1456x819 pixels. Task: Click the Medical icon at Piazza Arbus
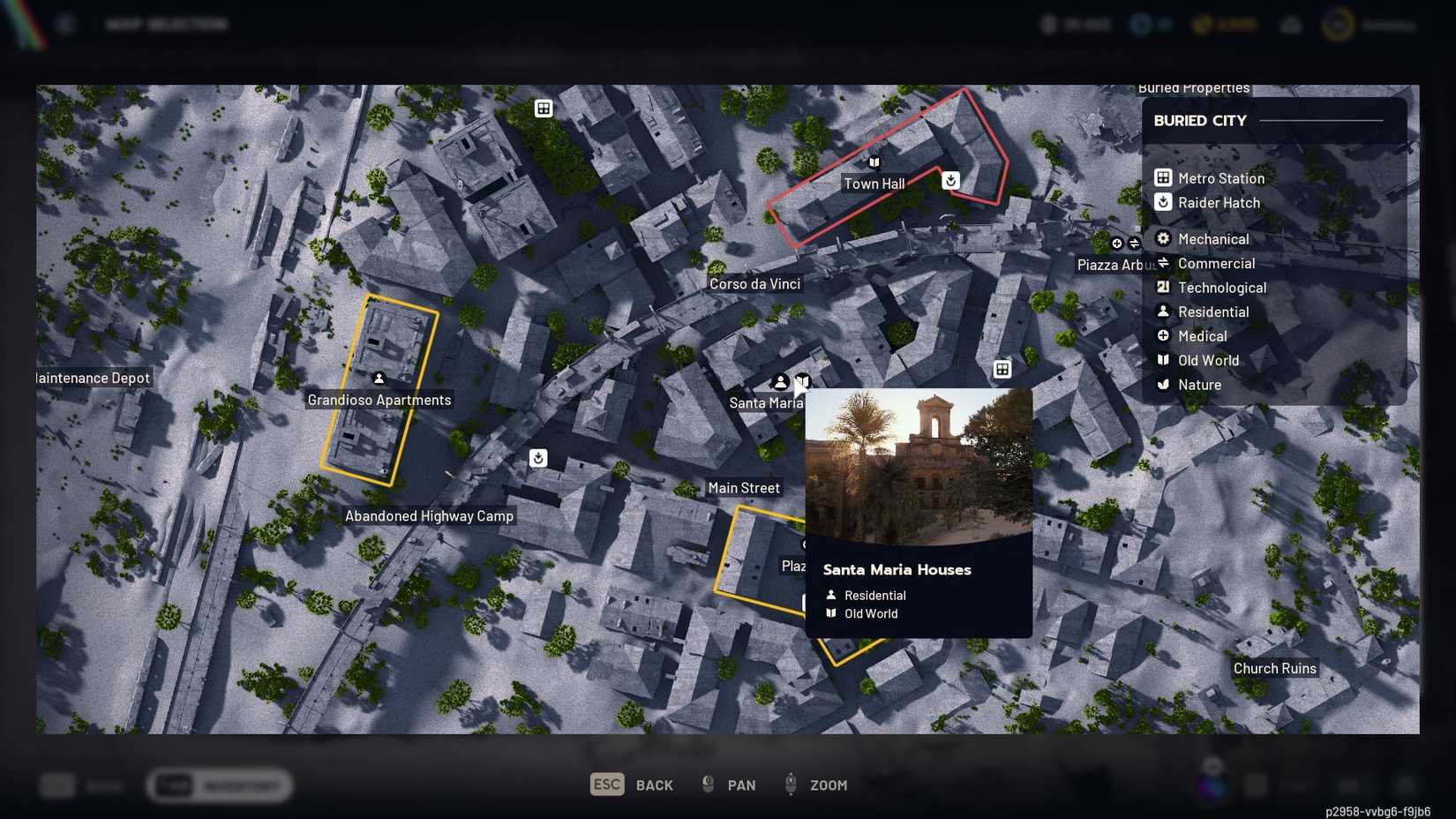tap(1117, 244)
